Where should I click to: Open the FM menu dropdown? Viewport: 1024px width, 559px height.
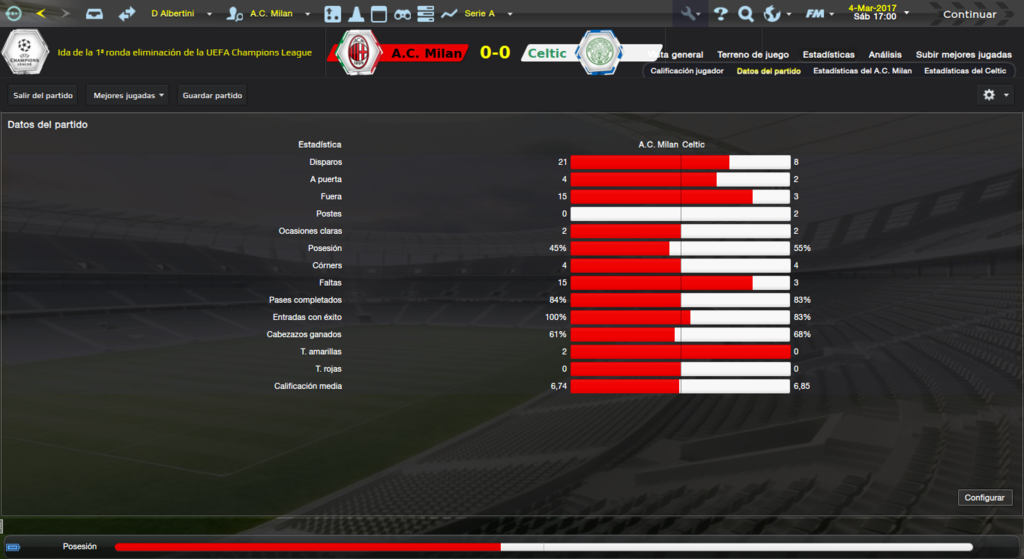click(x=821, y=14)
